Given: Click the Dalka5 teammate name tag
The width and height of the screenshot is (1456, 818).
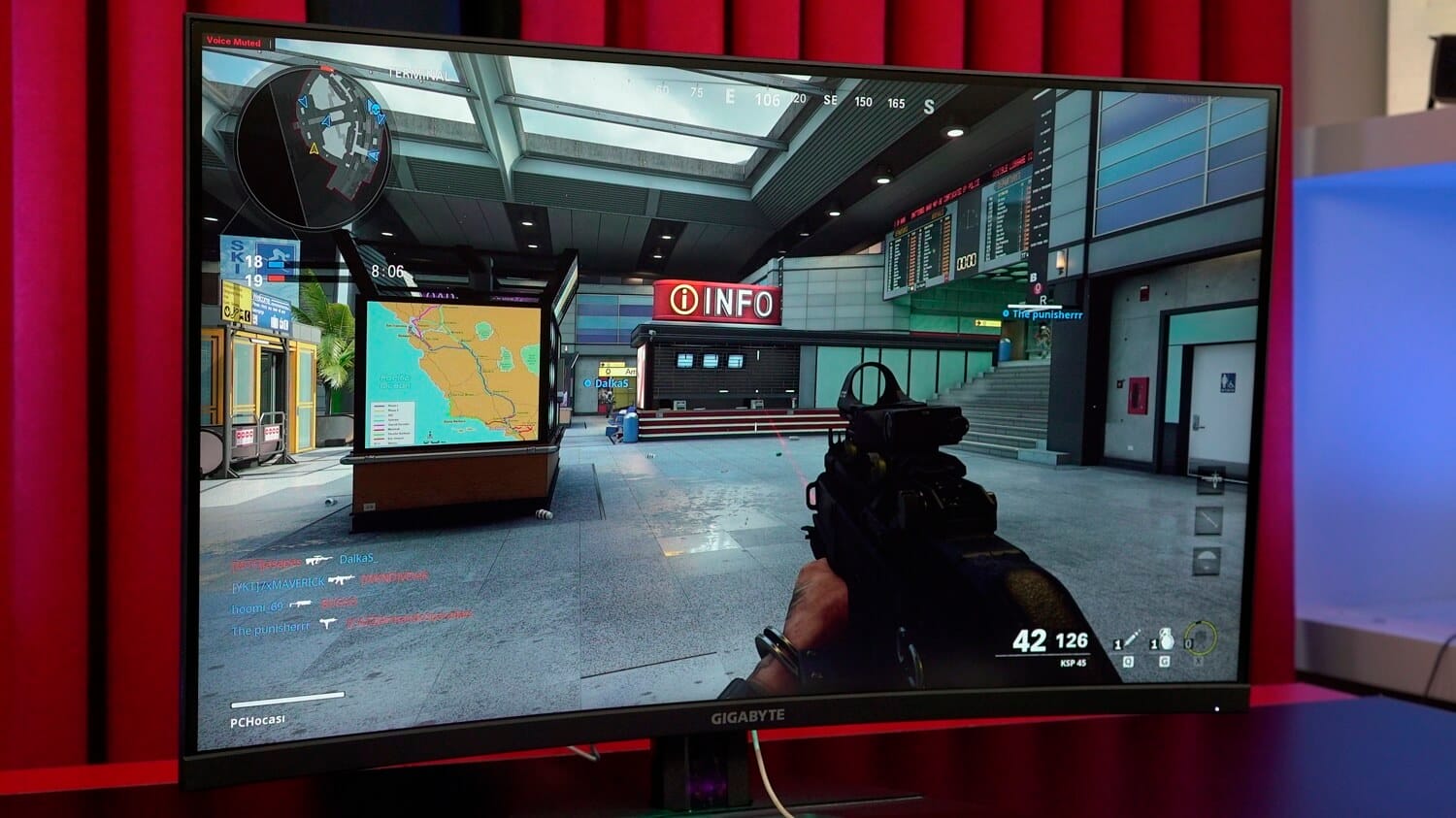Looking at the screenshot, I should pyautogui.click(x=611, y=383).
